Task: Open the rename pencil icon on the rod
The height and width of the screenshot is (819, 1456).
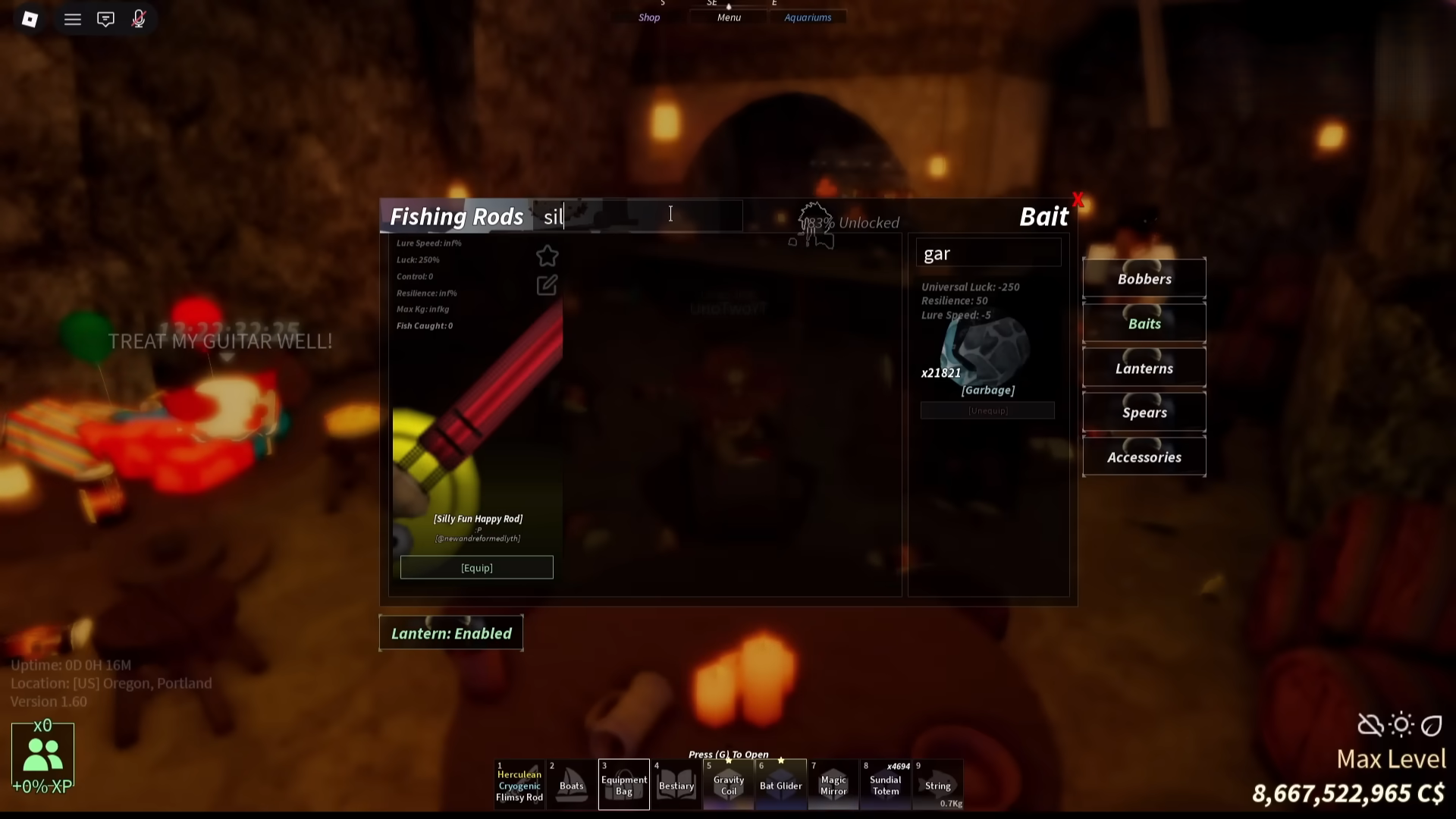Action: click(547, 285)
